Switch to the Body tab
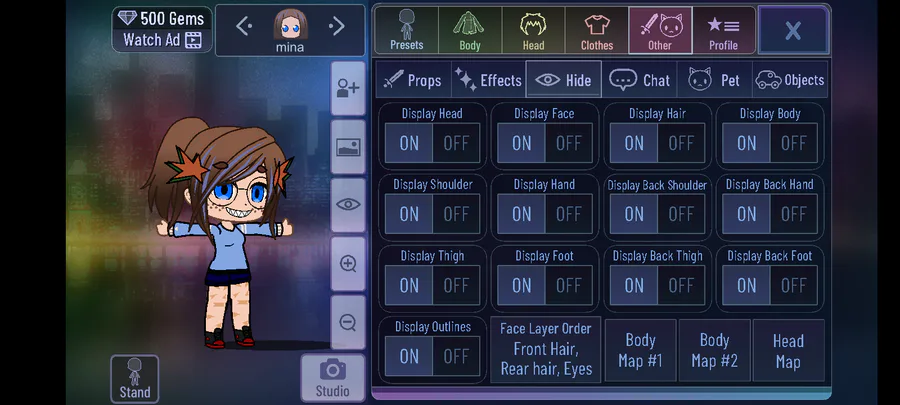This screenshot has height=405, width=900. [x=470, y=30]
